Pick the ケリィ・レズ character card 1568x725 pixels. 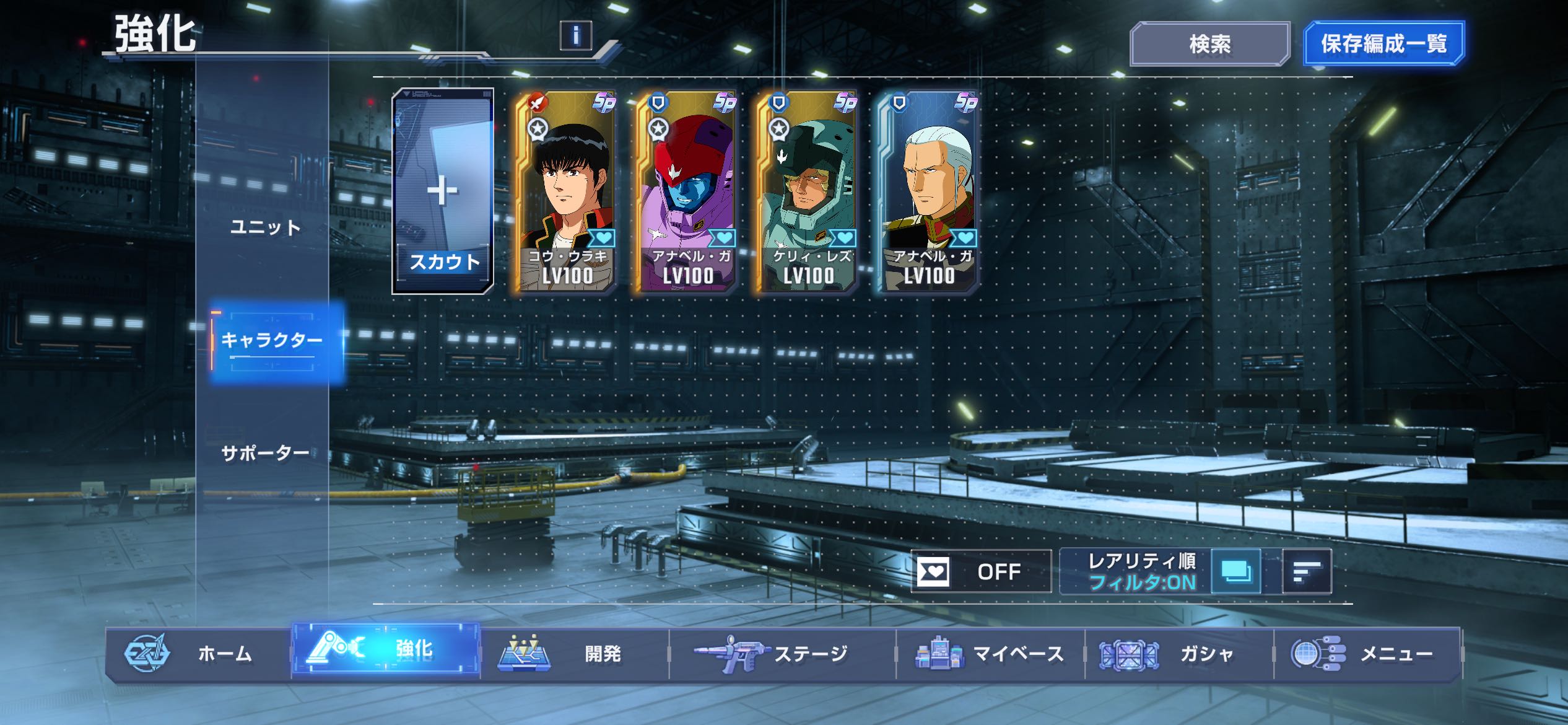(807, 191)
